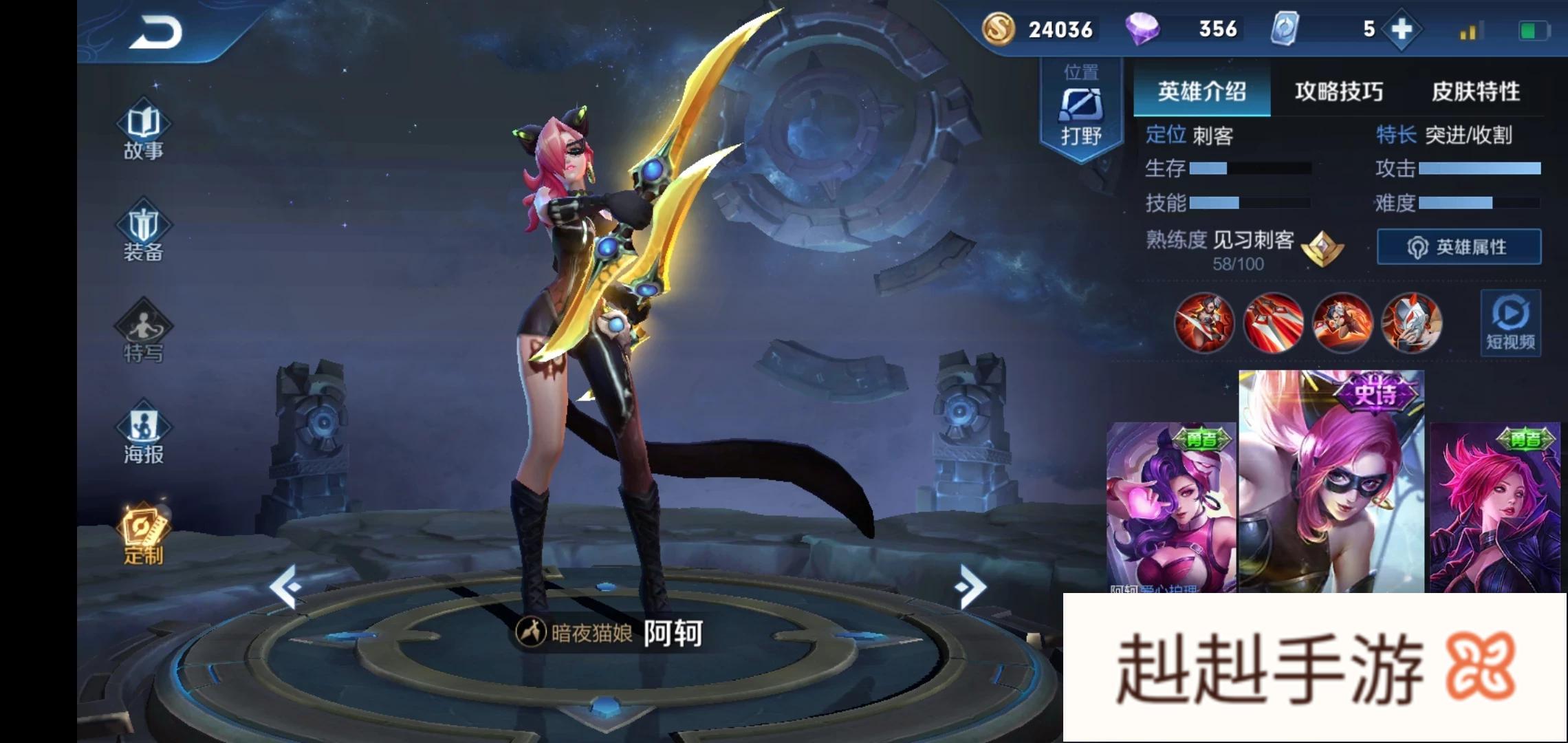Show the next hero with the right arrow
The width and height of the screenshot is (1568, 743).
(970, 586)
